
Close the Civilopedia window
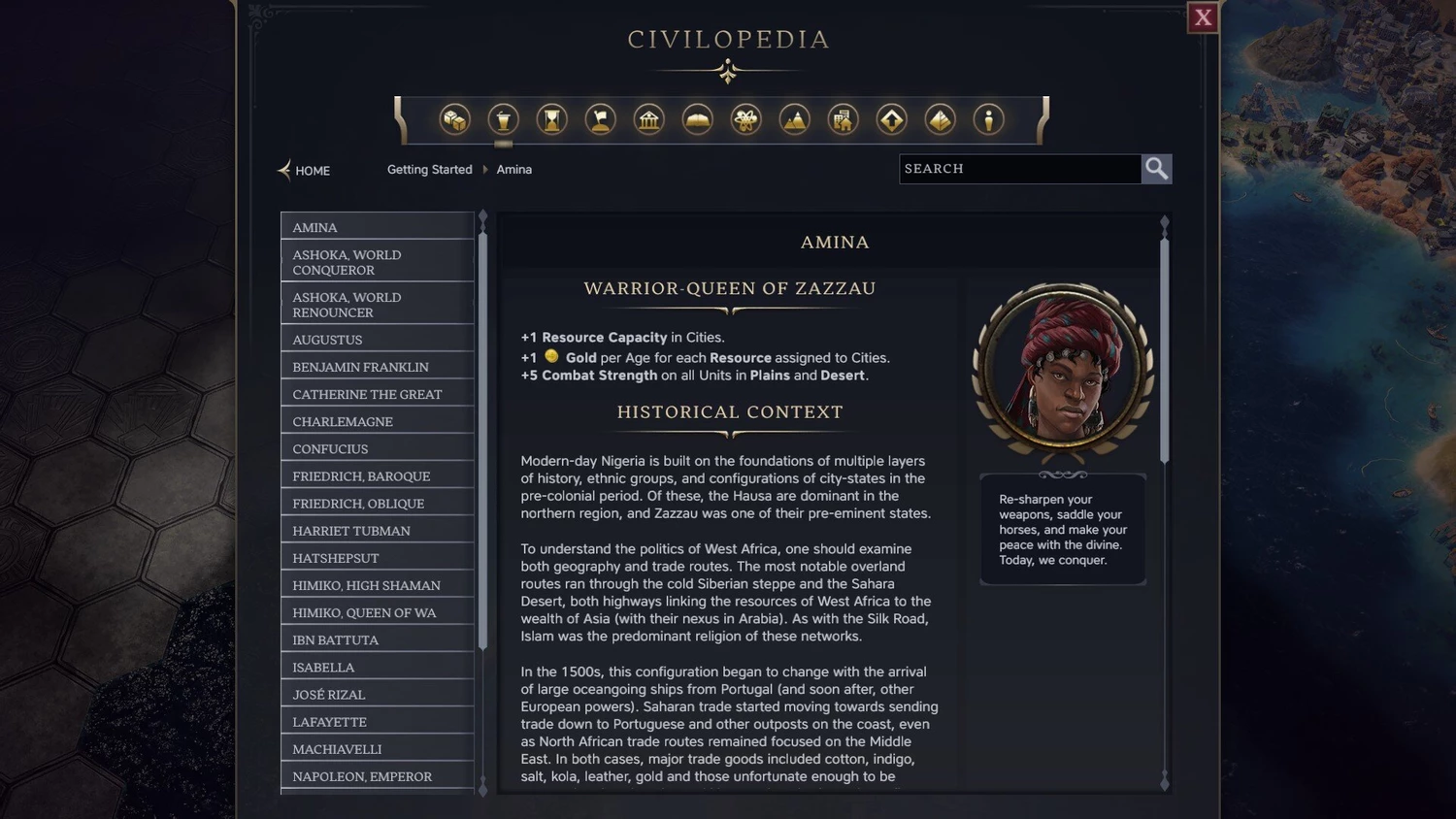tap(1203, 17)
